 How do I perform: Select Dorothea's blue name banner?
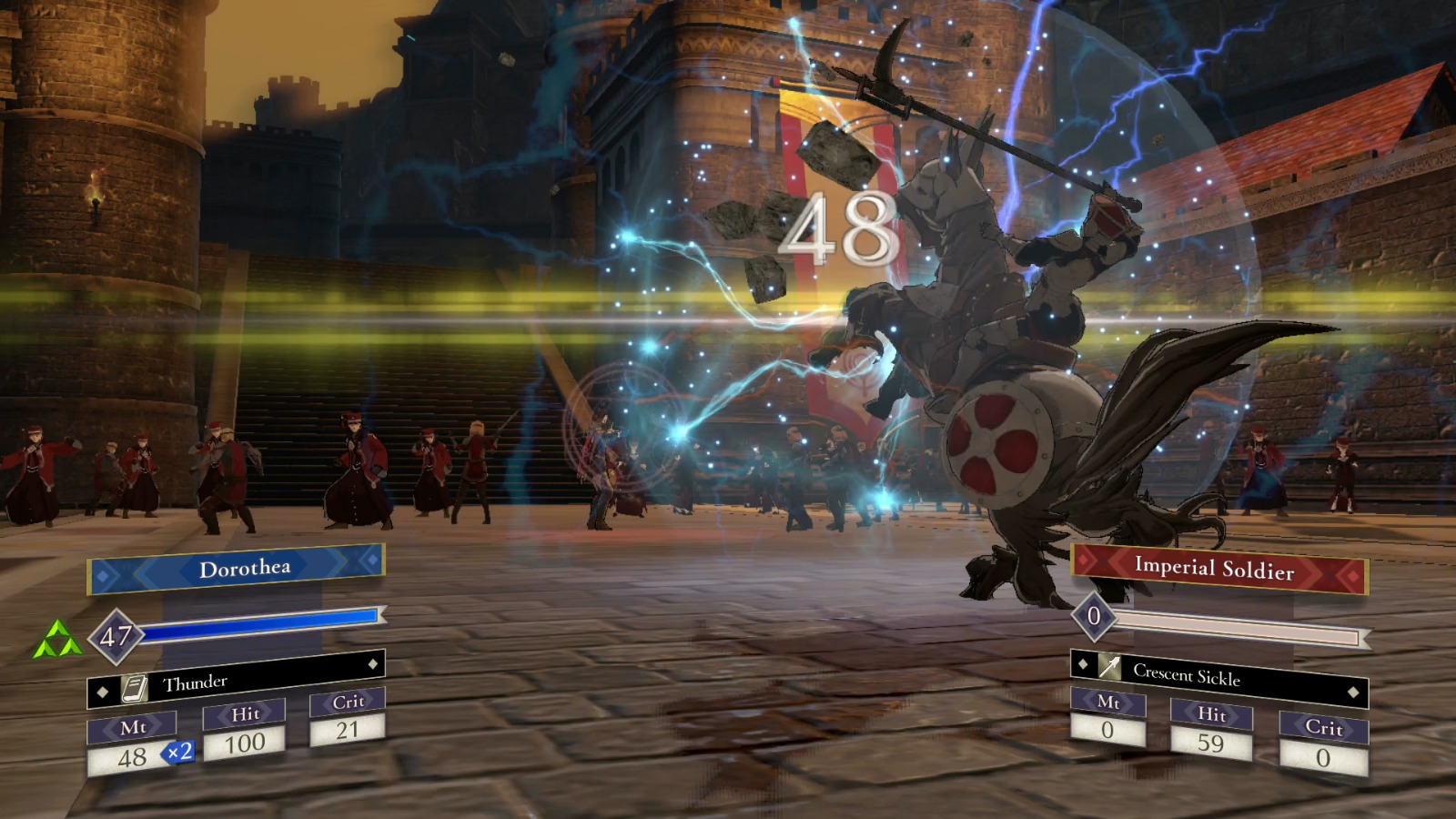point(237,570)
